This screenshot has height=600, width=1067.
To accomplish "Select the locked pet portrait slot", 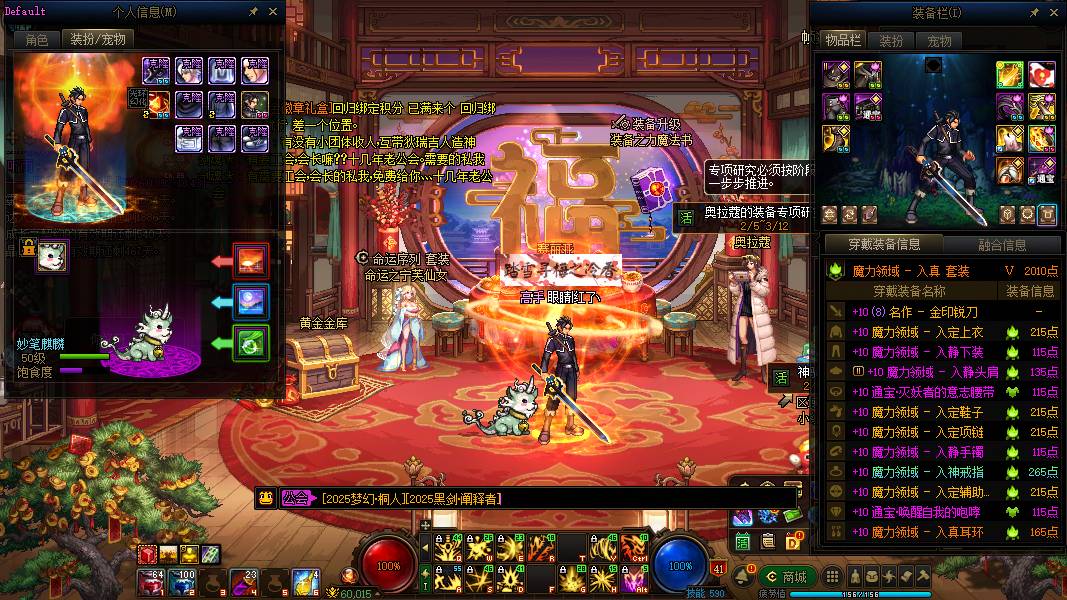I will tap(53, 256).
